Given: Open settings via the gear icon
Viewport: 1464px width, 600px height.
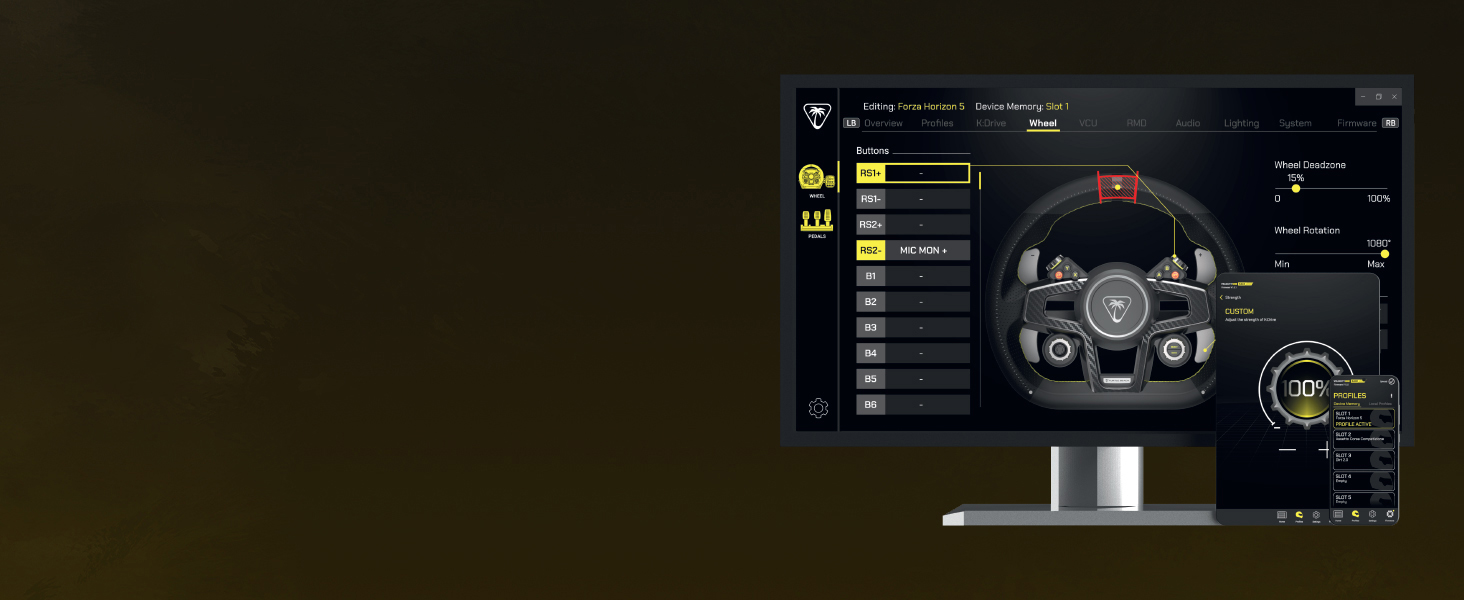Looking at the screenshot, I should (818, 408).
